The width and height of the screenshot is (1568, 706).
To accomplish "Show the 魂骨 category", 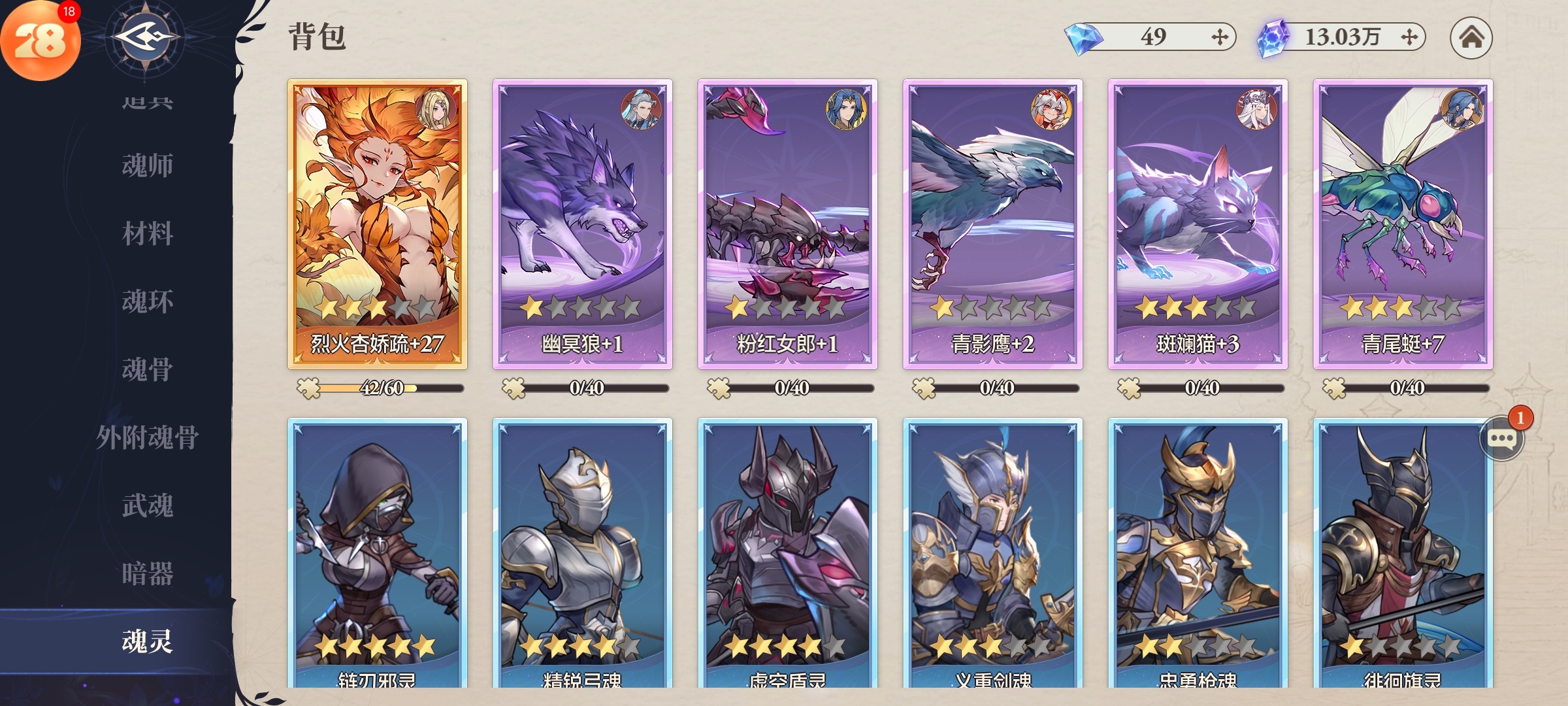I will 147,369.
